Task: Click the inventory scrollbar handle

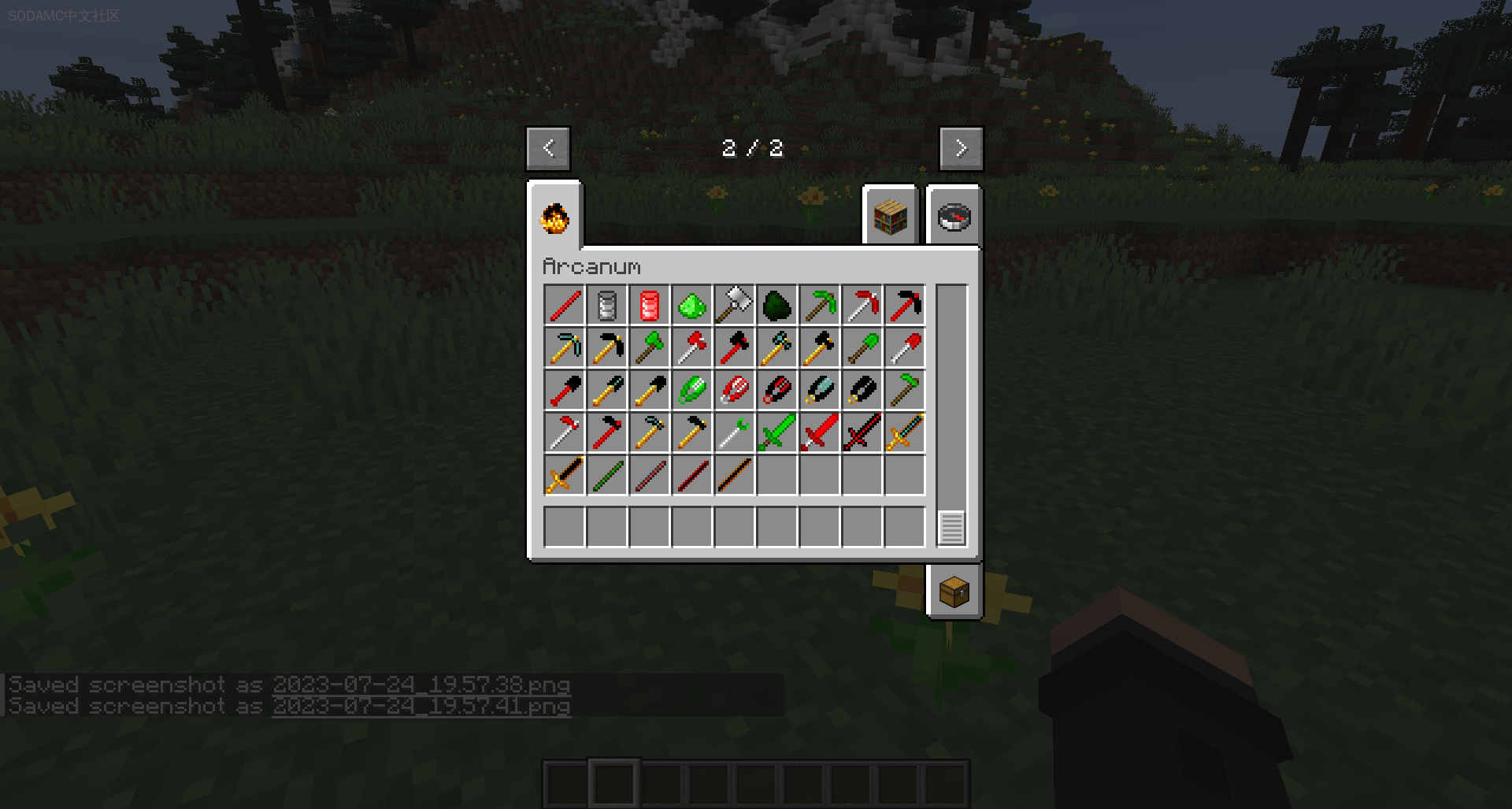Action: pyautogui.click(x=951, y=528)
